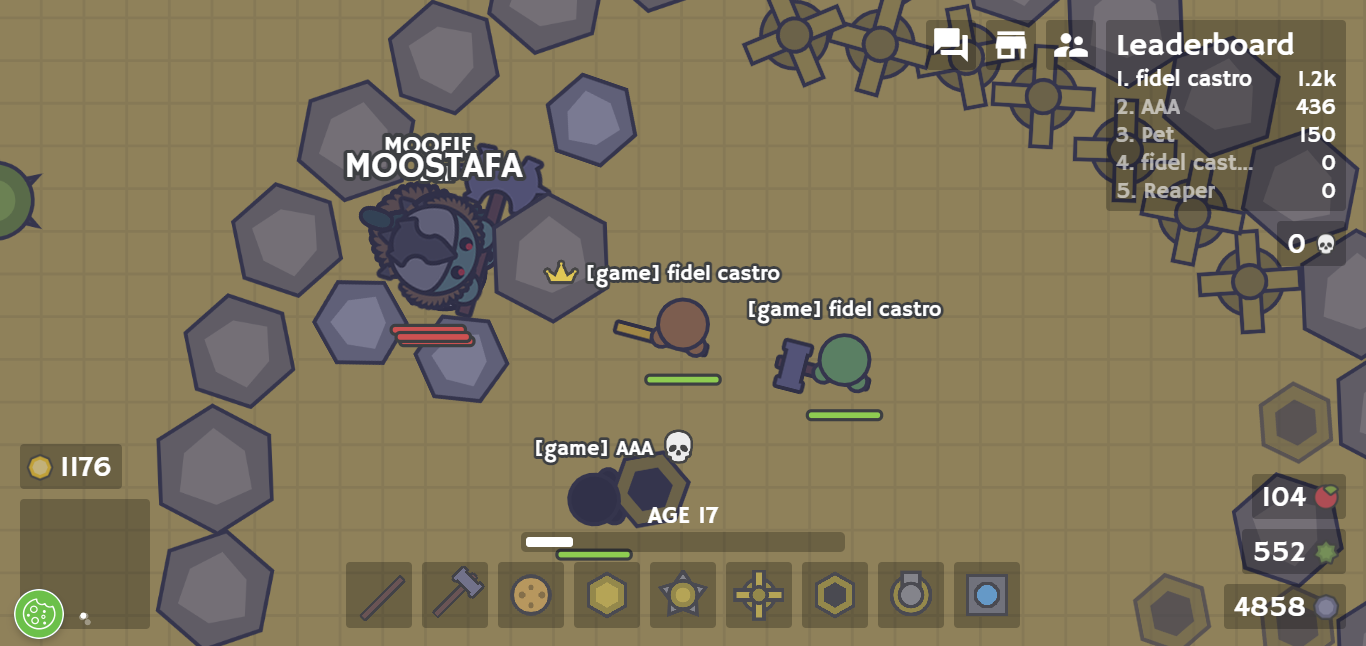This screenshot has width=1366, height=646.
Task: Select the turret building slot
Action: (x=911, y=595)
